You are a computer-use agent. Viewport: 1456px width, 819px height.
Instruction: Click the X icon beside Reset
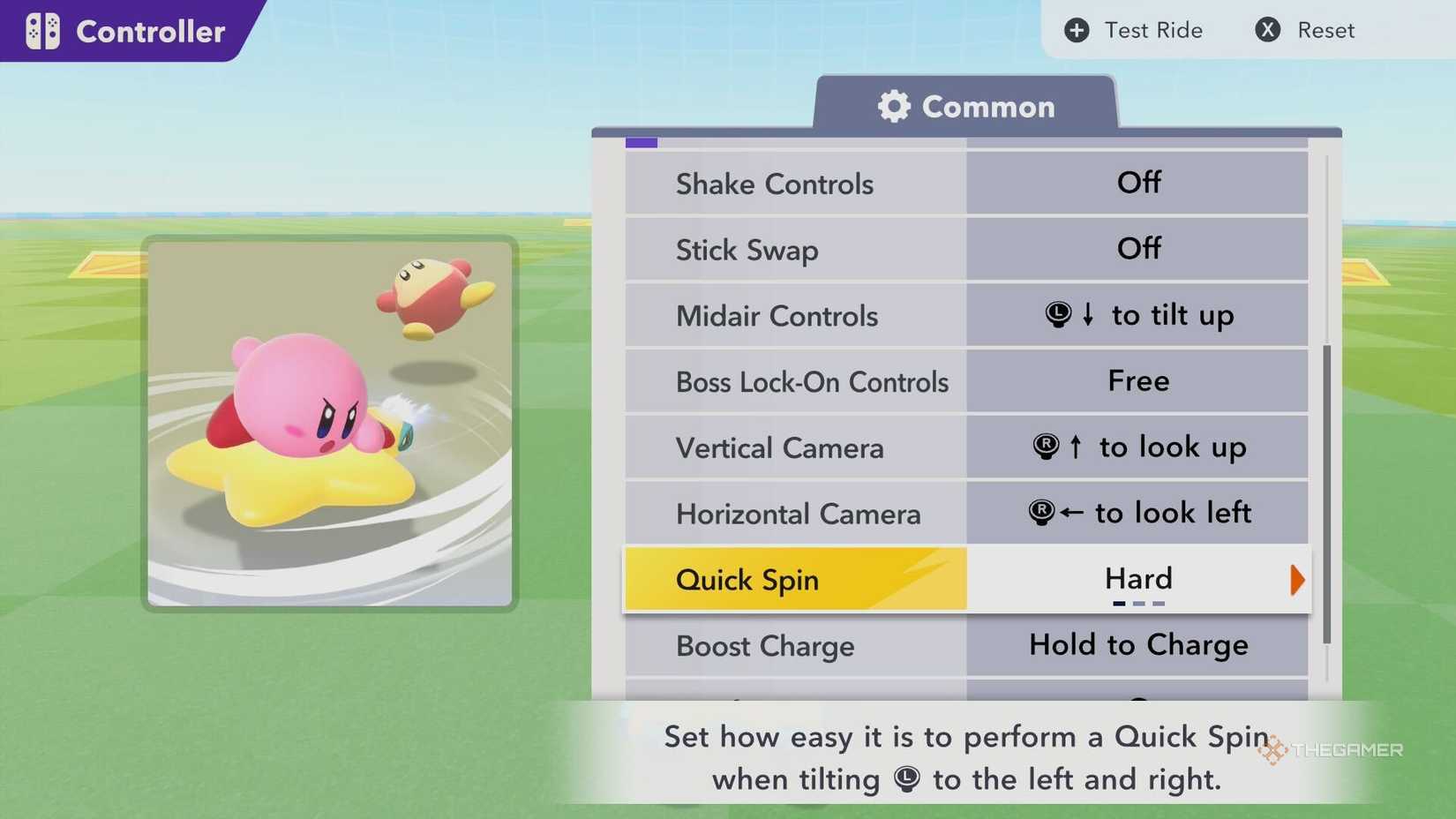pyautogui.click(x=1266, y=29)
